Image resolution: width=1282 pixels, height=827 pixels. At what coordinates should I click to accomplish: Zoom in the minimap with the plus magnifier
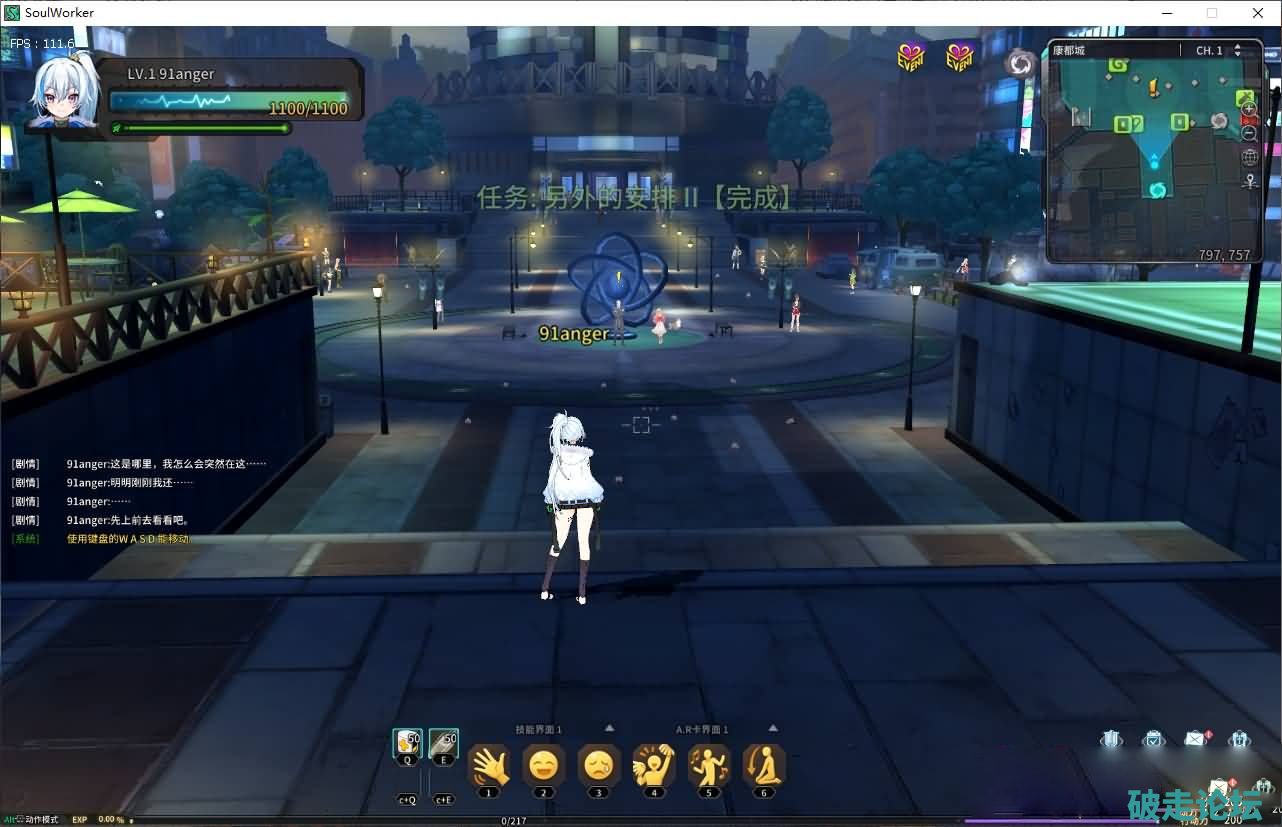point(1249,109)
